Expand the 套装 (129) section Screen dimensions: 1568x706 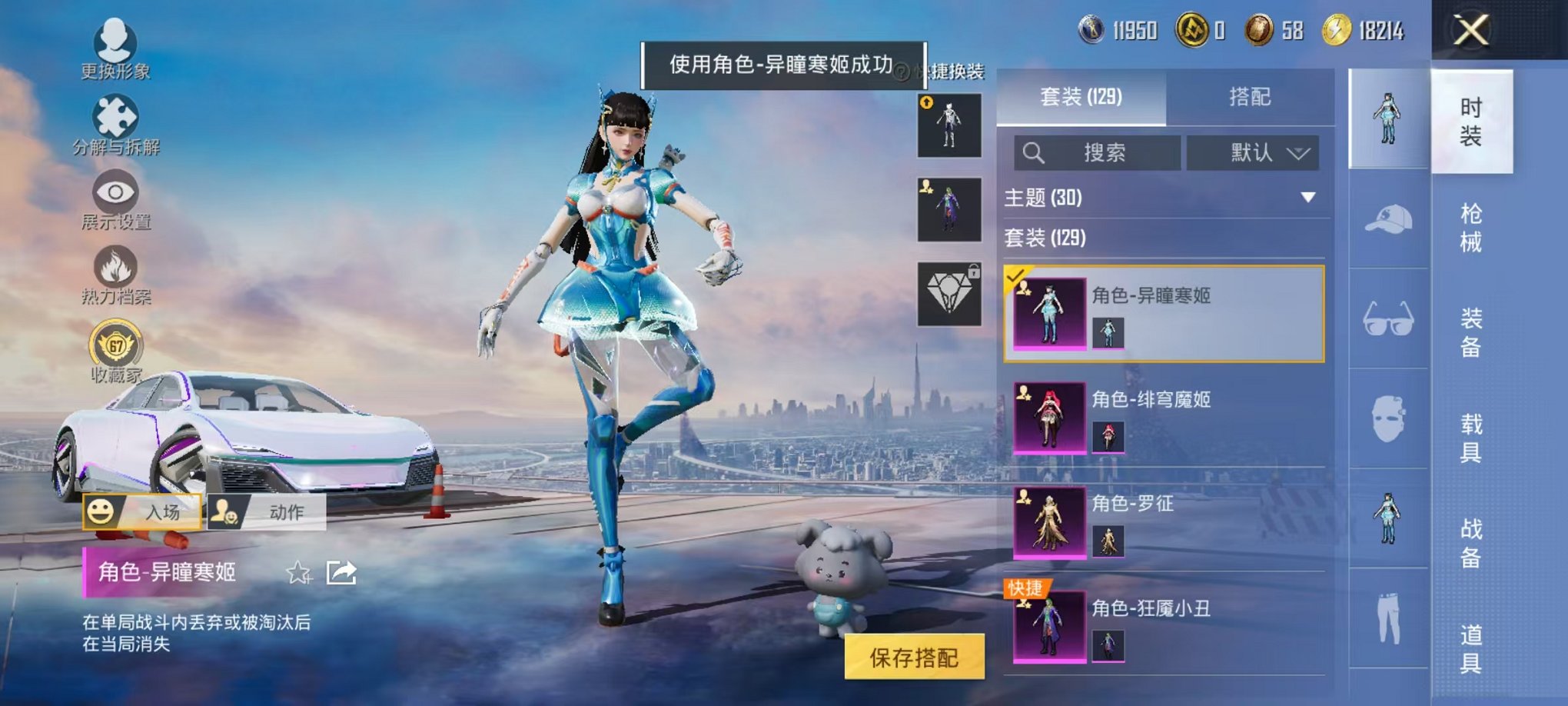point(1076,240)
